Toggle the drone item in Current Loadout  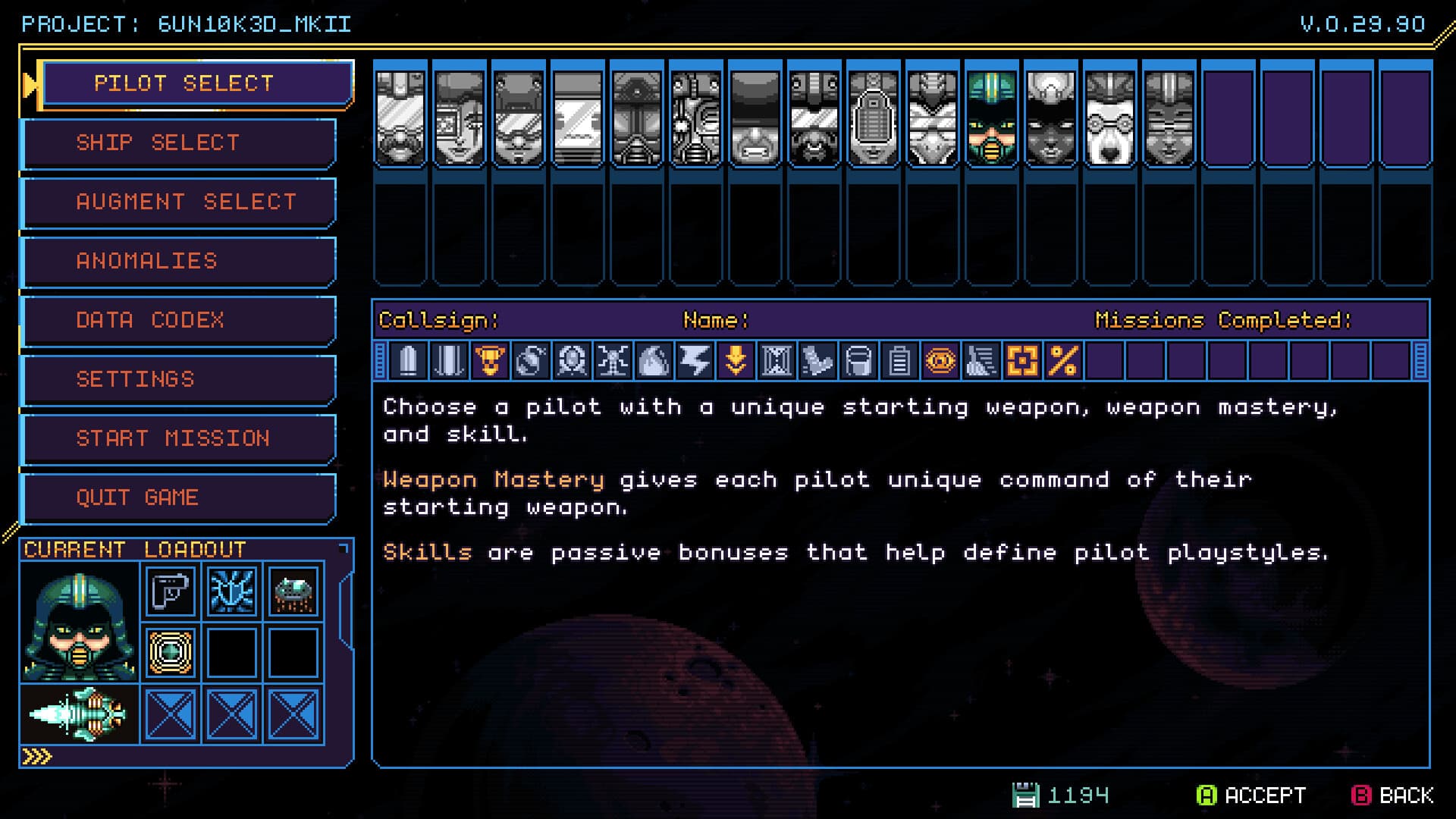click(292, 592)
